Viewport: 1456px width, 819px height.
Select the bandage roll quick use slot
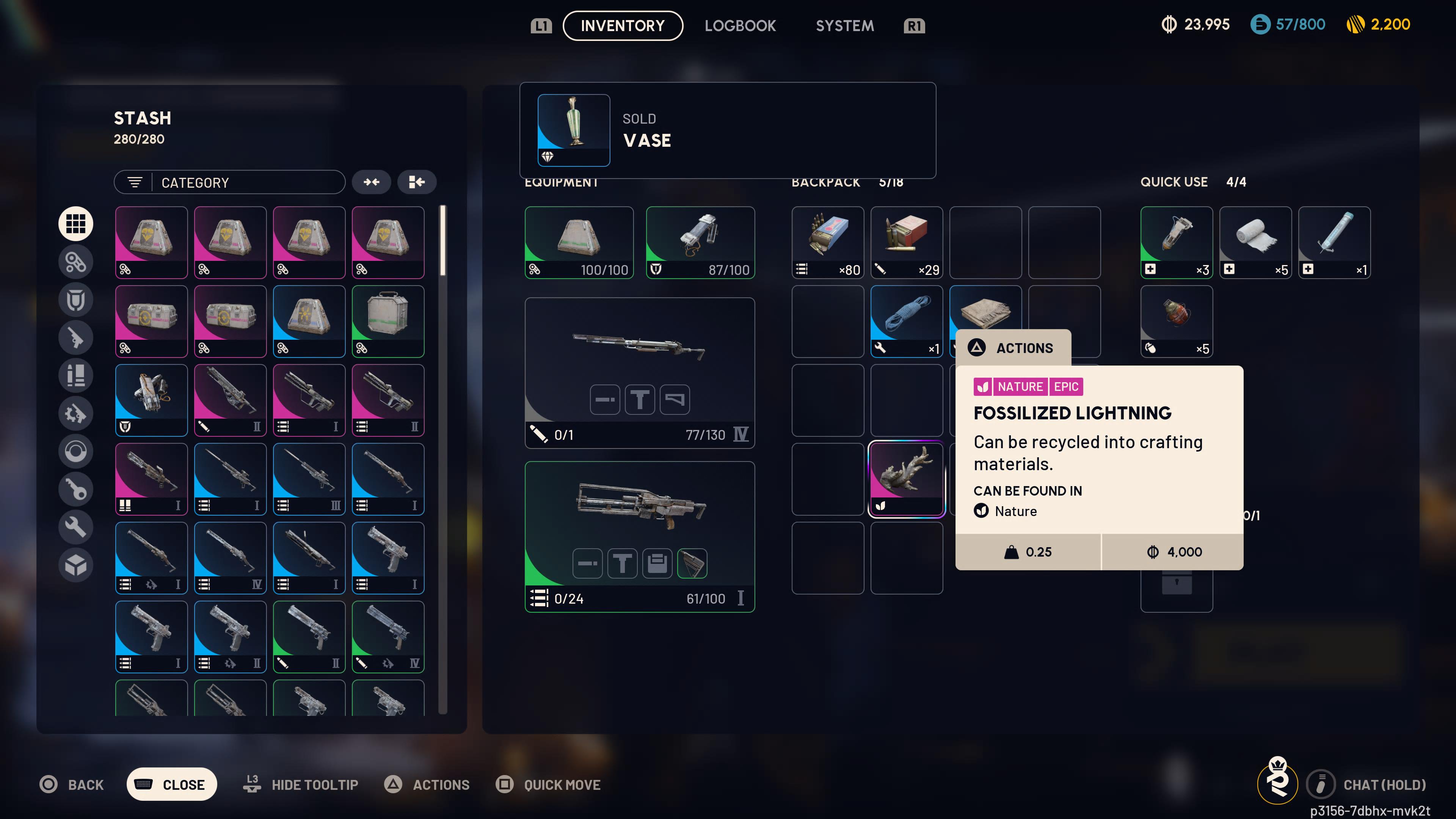1255,242
